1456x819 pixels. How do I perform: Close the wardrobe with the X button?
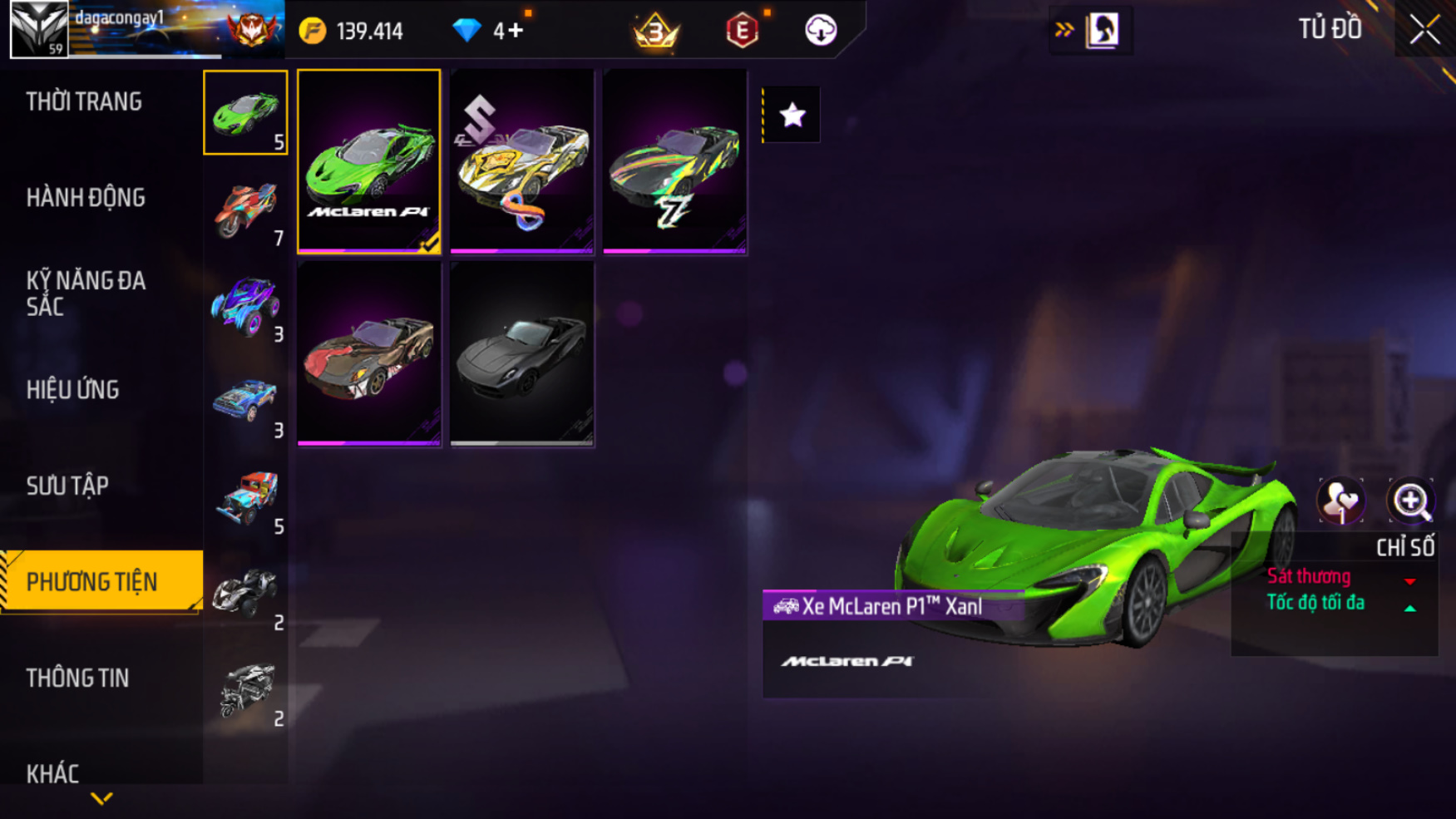1424,30
